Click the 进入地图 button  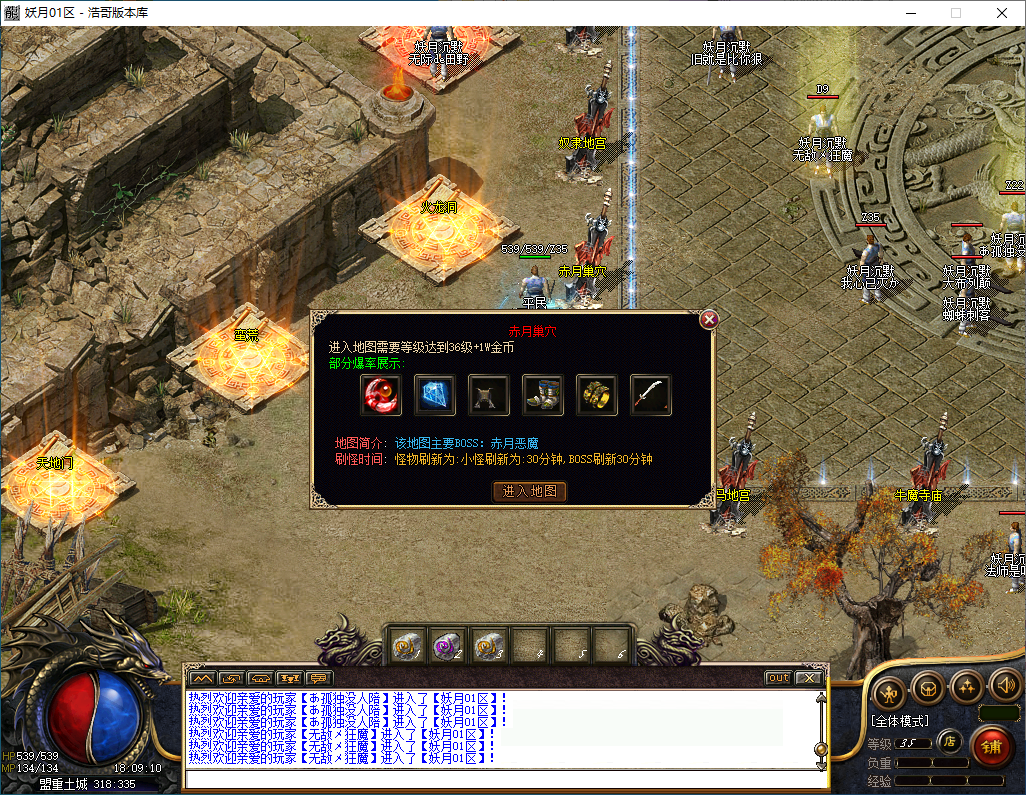pos(530,491)
